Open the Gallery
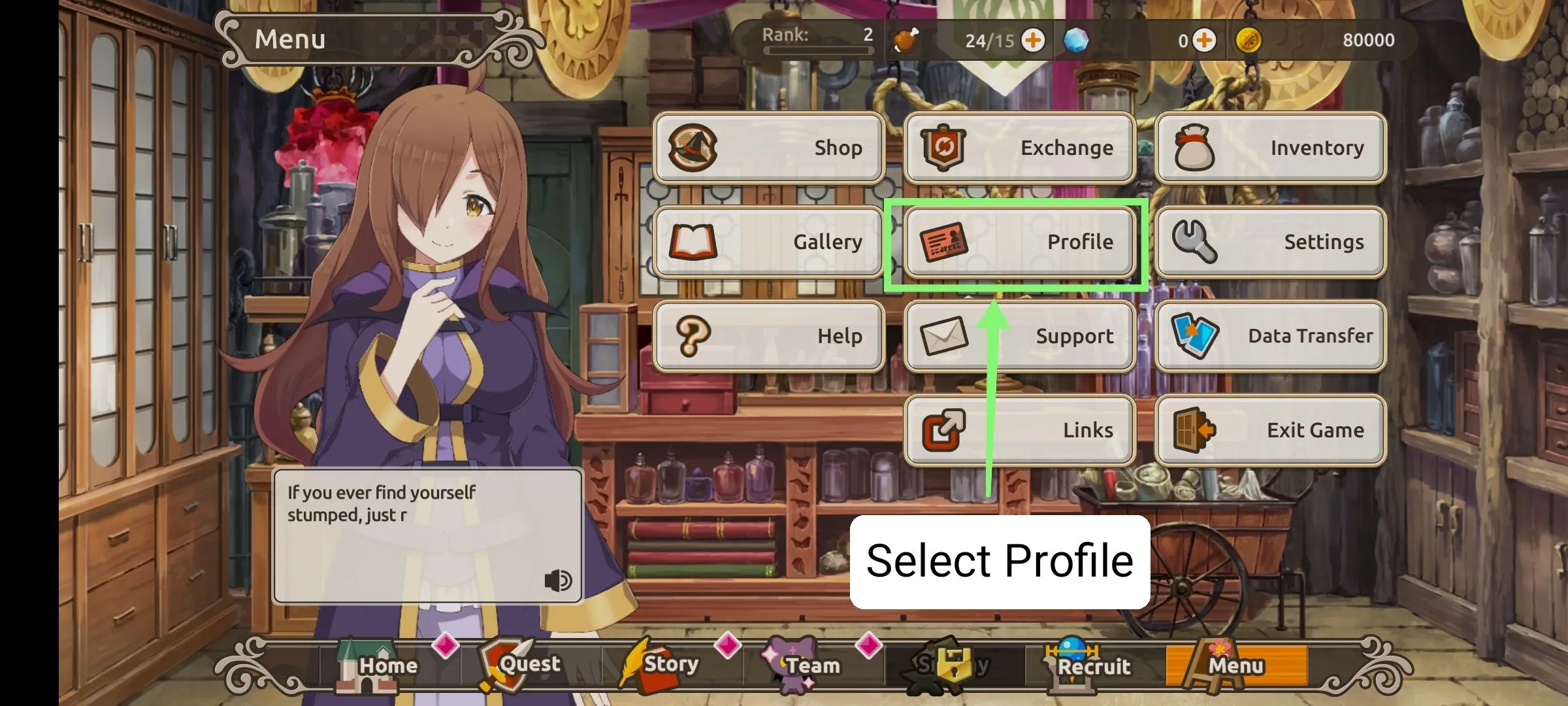Viewport: 1568px width, 706px height. (769, 242)
